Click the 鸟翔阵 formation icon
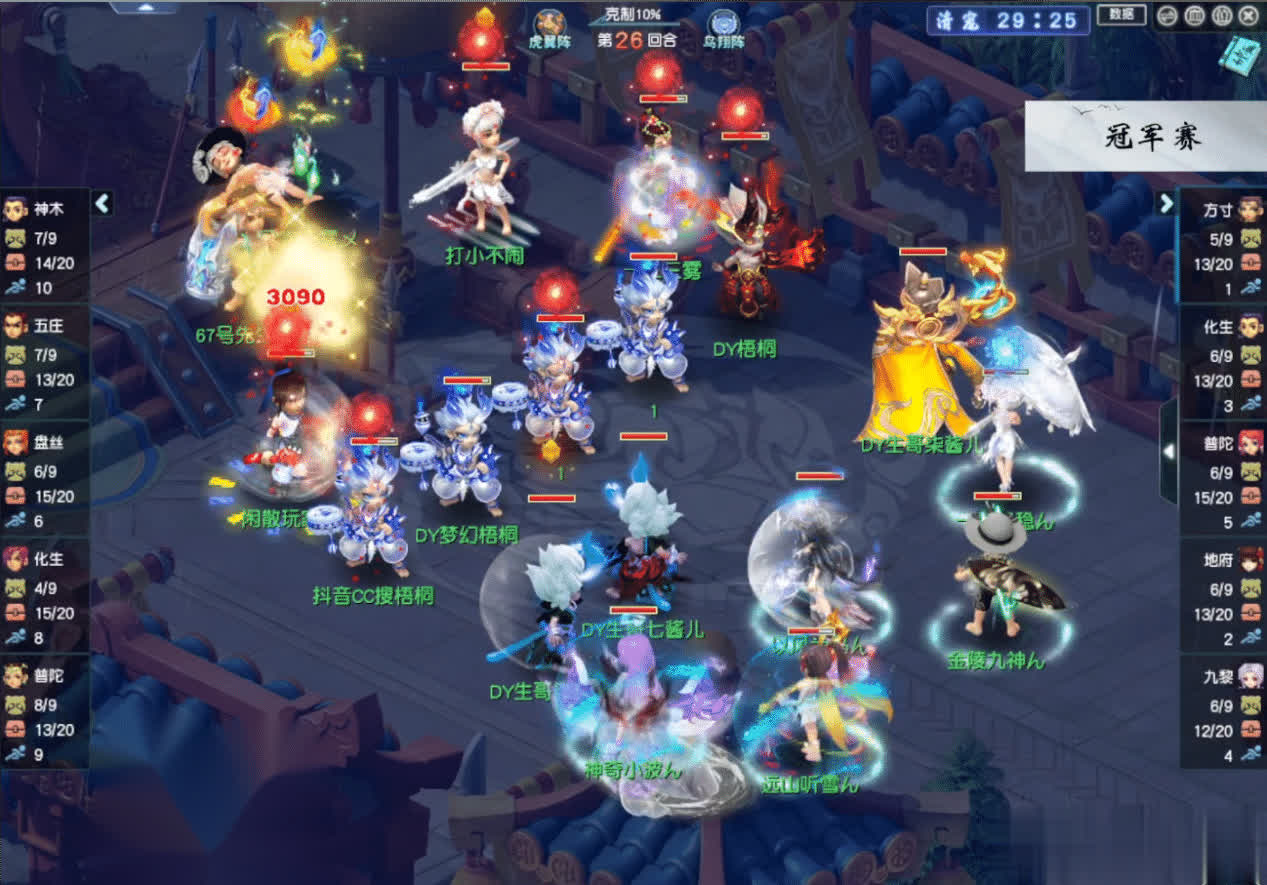The image size is (1267, 885). coord(722,24)
